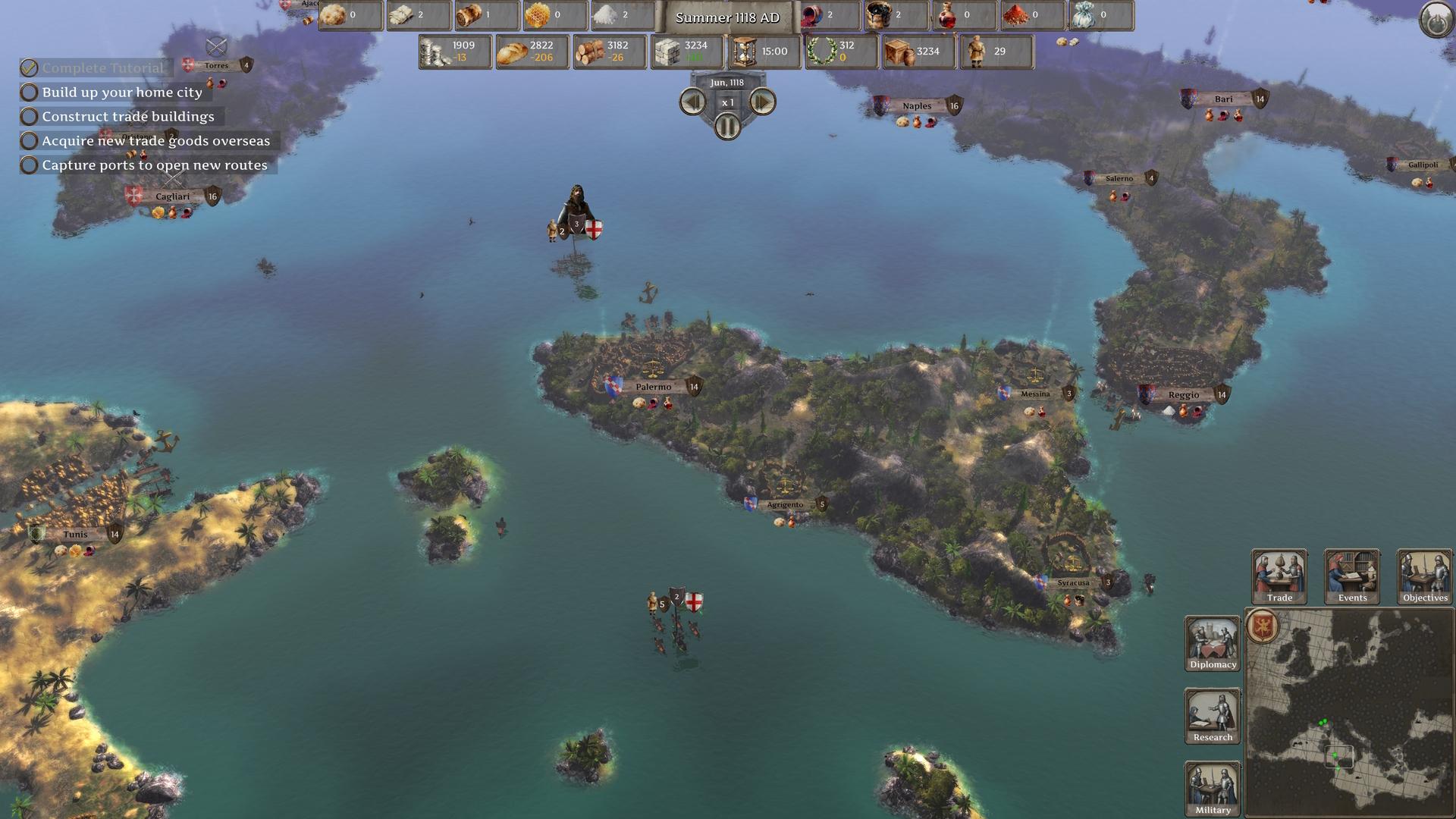
Task: Open the Objectives panel
Action: pos(1423,575)
